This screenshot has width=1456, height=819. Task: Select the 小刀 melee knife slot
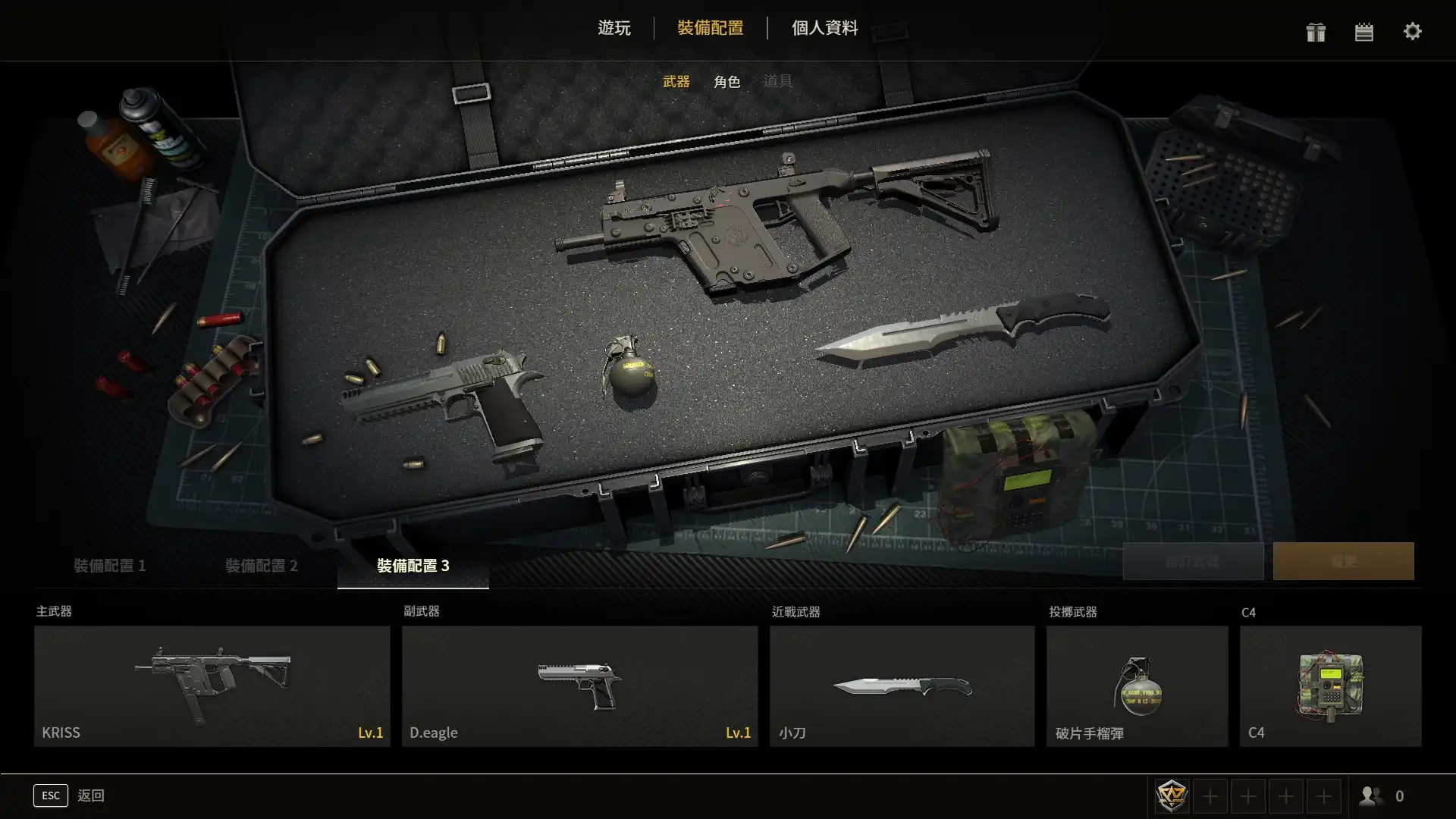902,686
